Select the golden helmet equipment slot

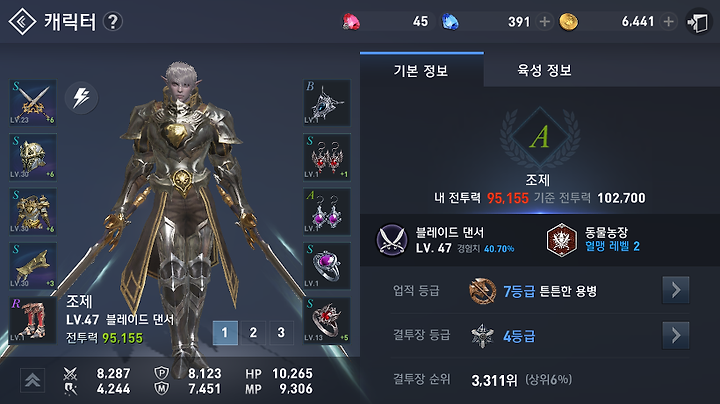pos(32,157)
